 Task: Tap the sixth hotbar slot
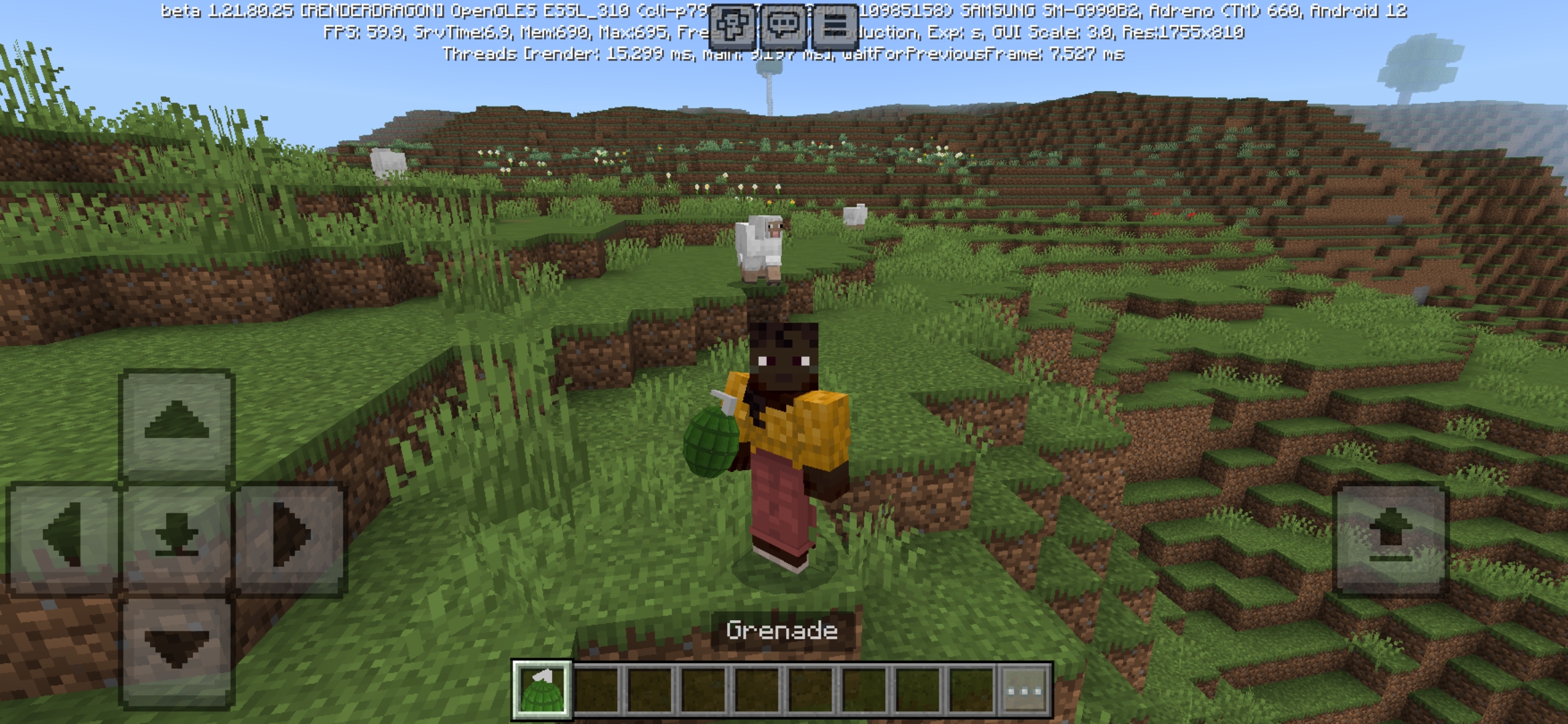click(811, 688)
